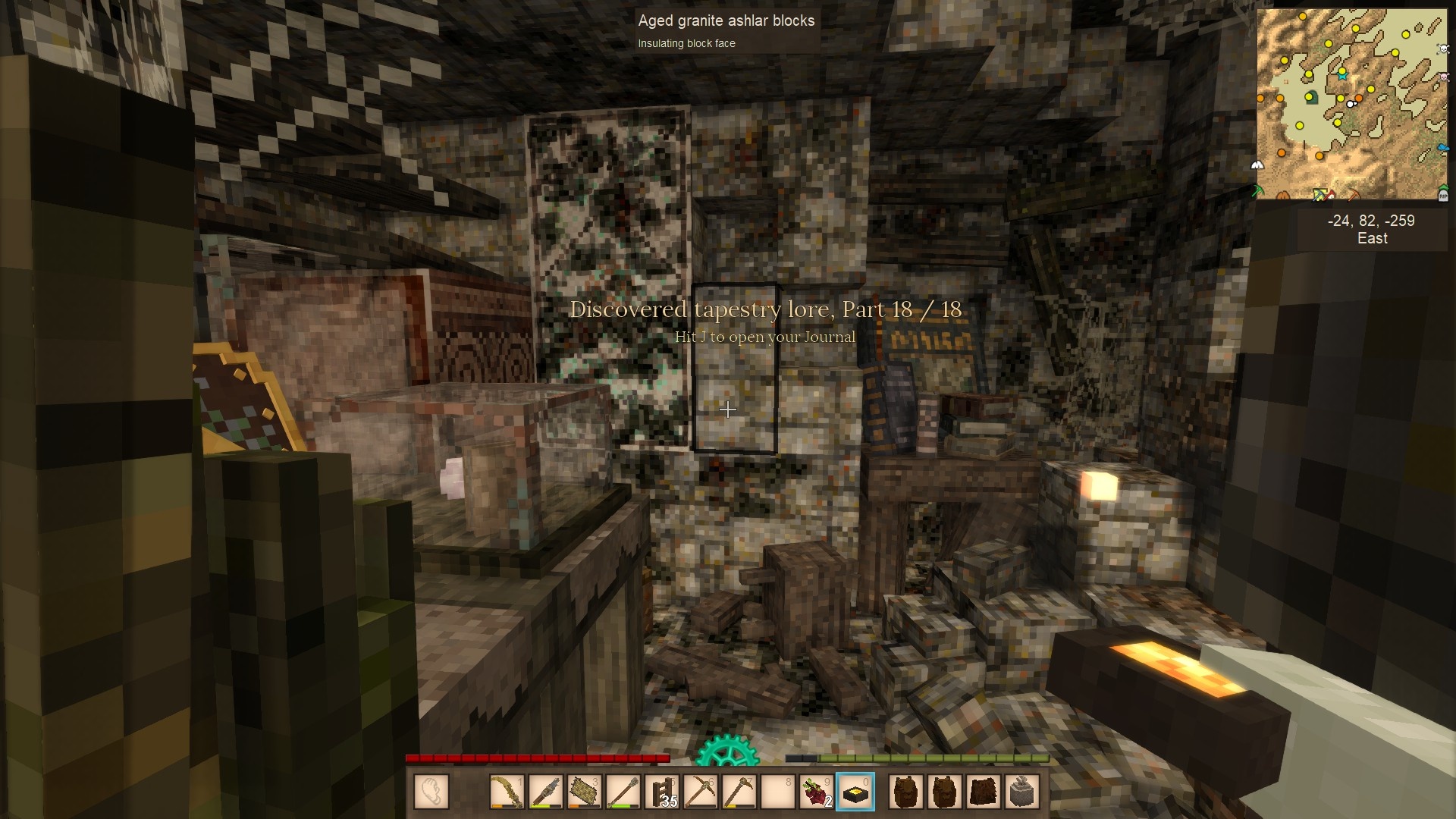Select the bow in hotbar slot 1

point(507,792)
